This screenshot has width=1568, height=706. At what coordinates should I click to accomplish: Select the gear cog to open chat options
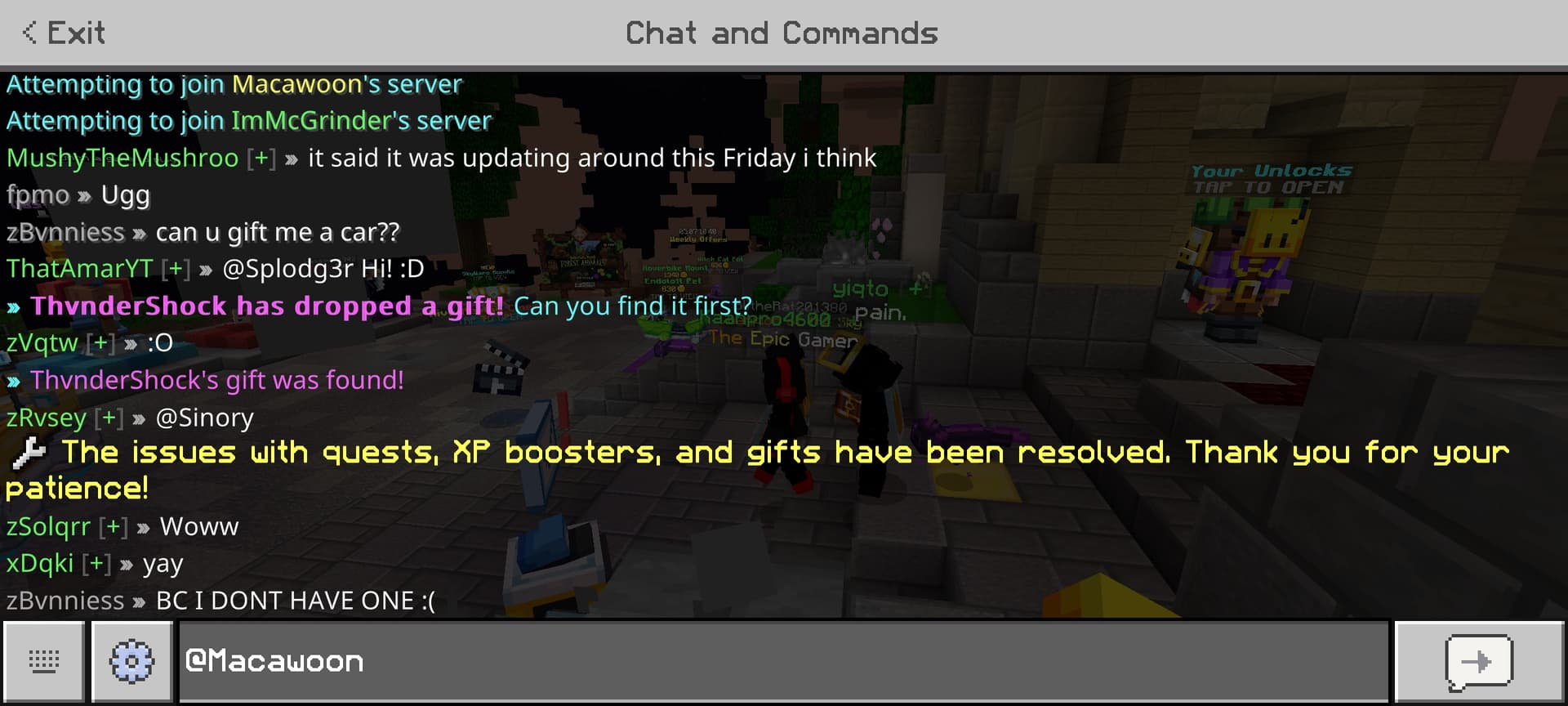coord(131,660)
